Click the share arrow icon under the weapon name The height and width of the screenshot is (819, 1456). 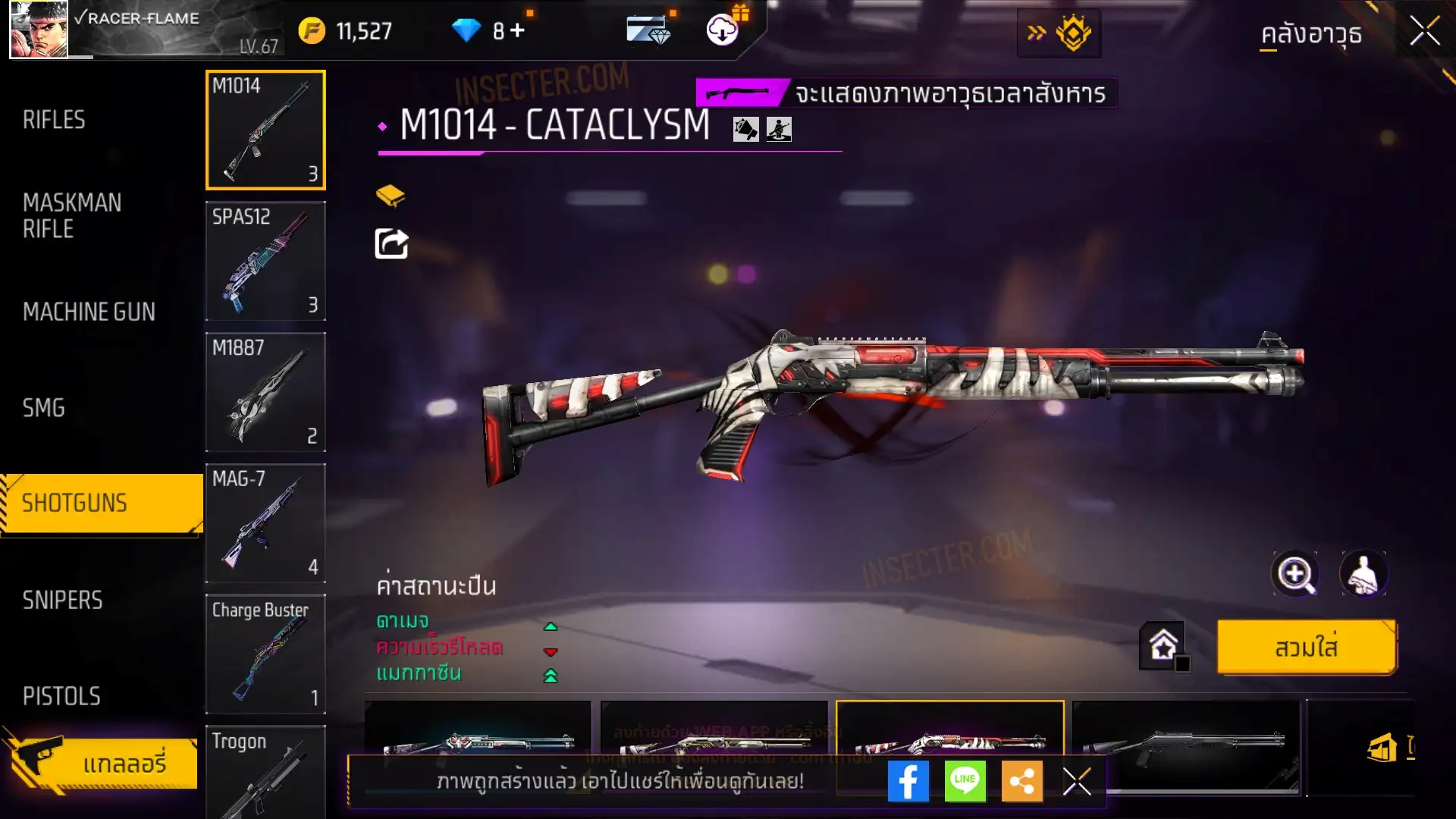[391, 243]
